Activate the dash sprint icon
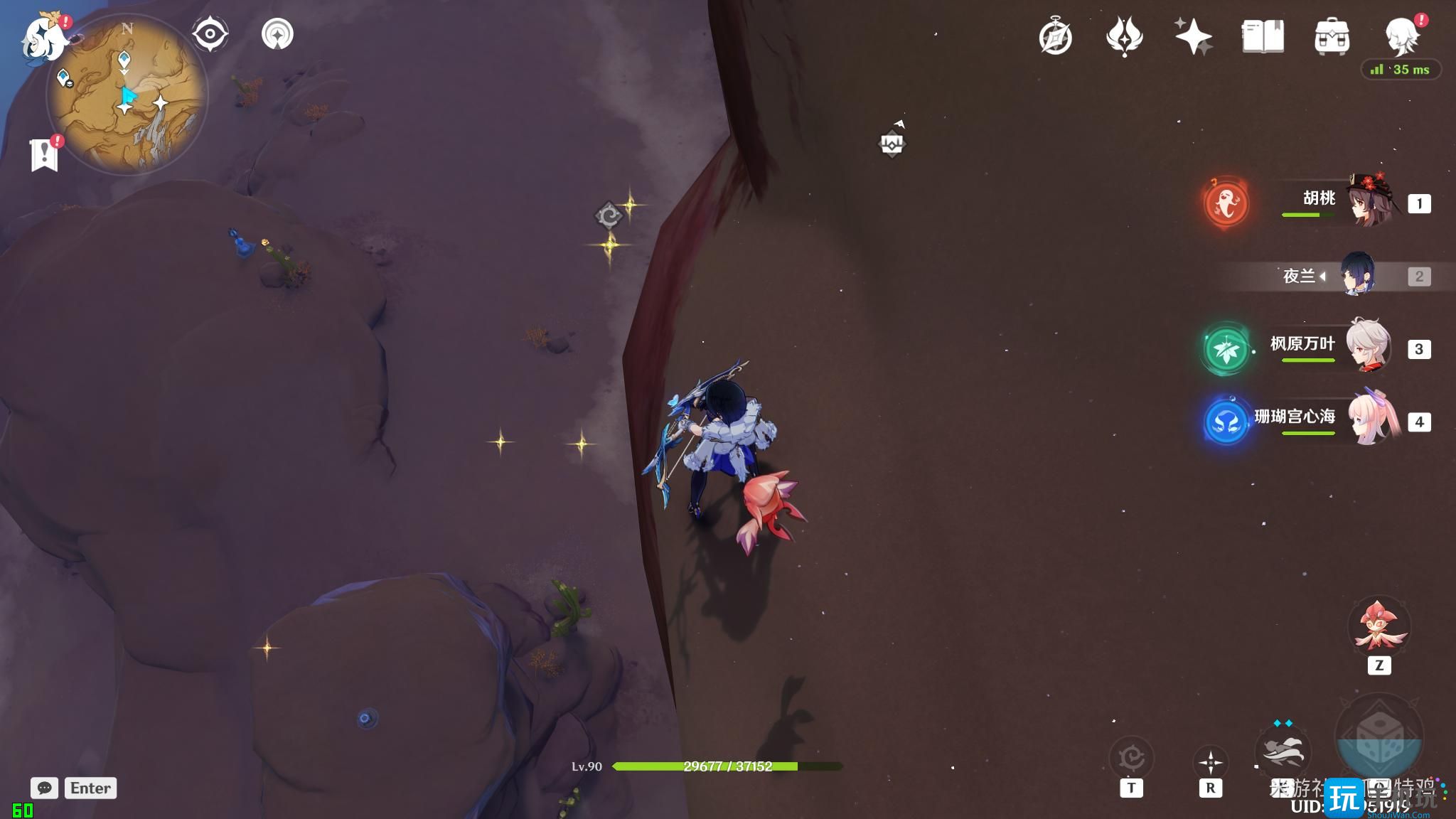The height and width of the screenshot is (819, 1456). tap(1283, 752)
